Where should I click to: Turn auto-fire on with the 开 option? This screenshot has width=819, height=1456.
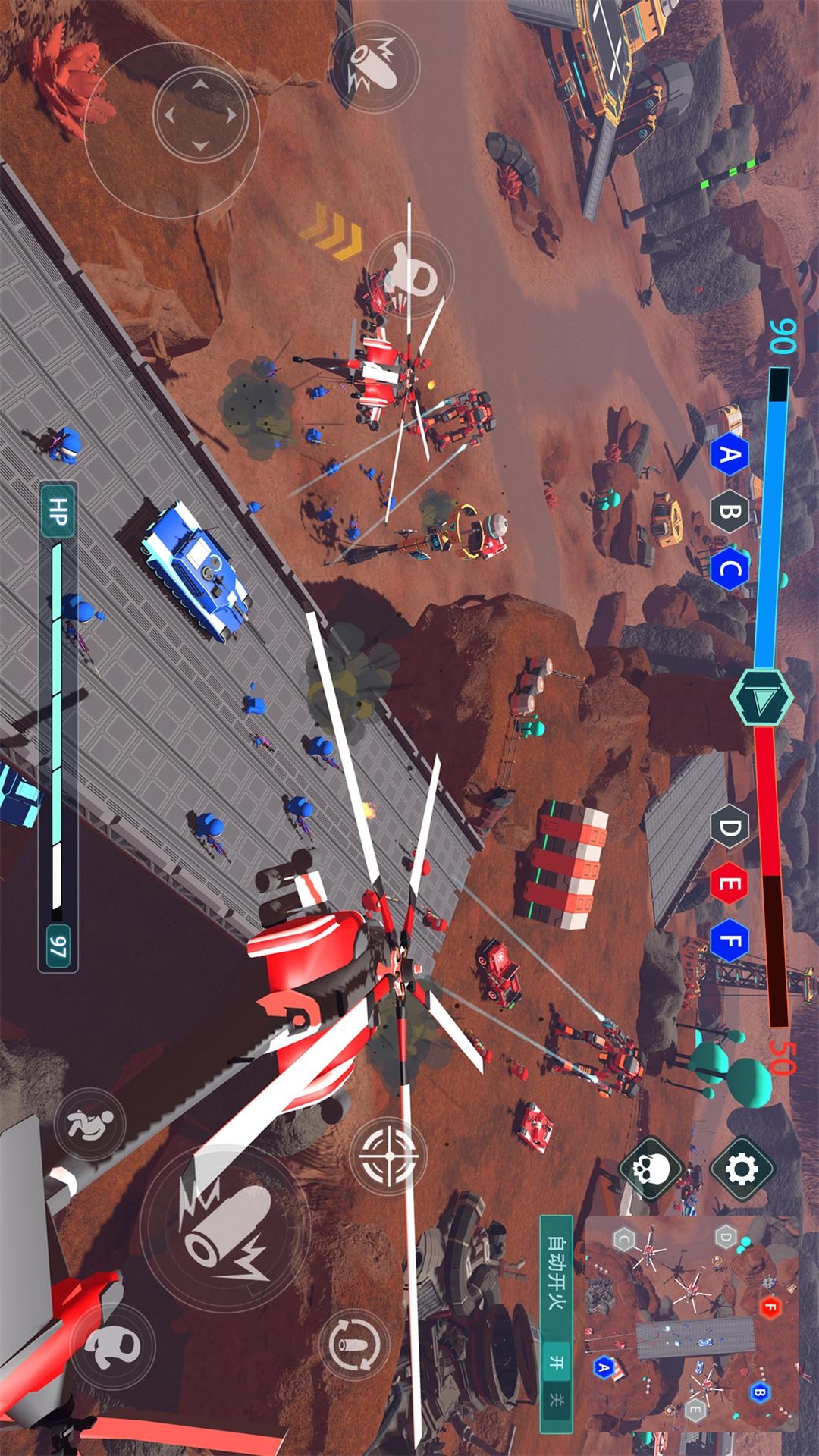pyautogui.click(x=556, y=1362)
